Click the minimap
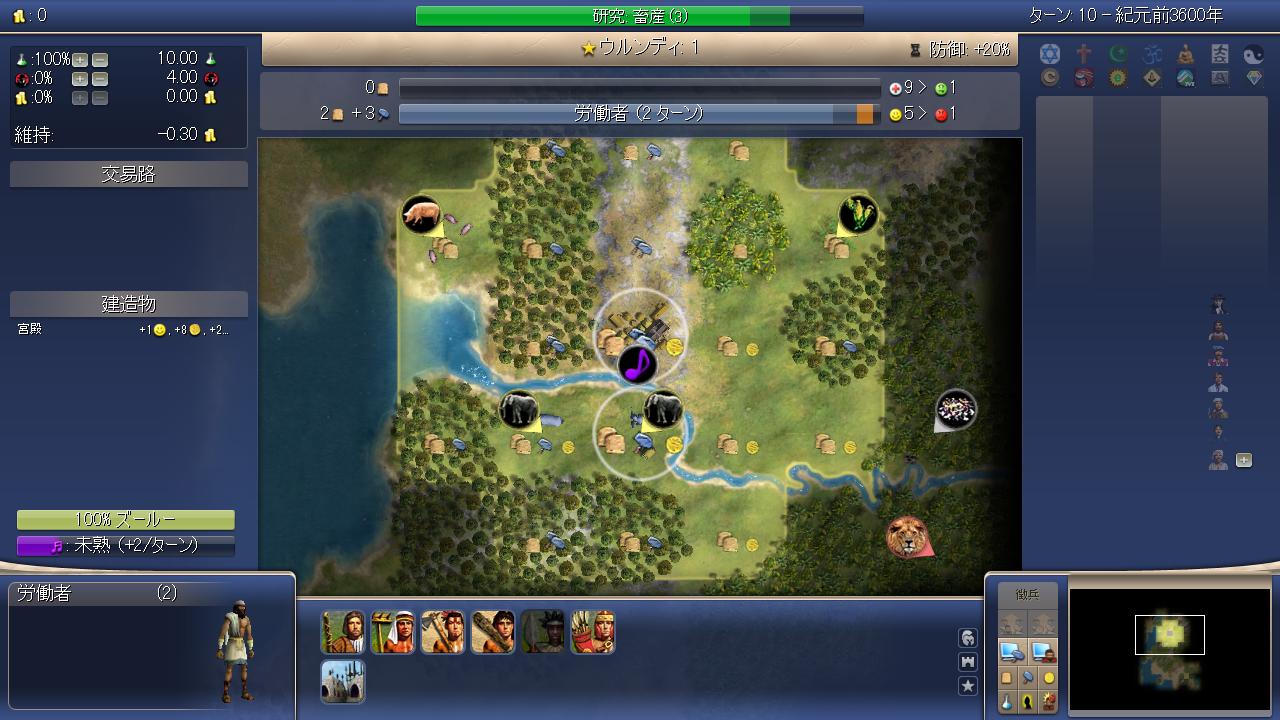The height and width of the screenshot is (720, 1280). 1169,643
